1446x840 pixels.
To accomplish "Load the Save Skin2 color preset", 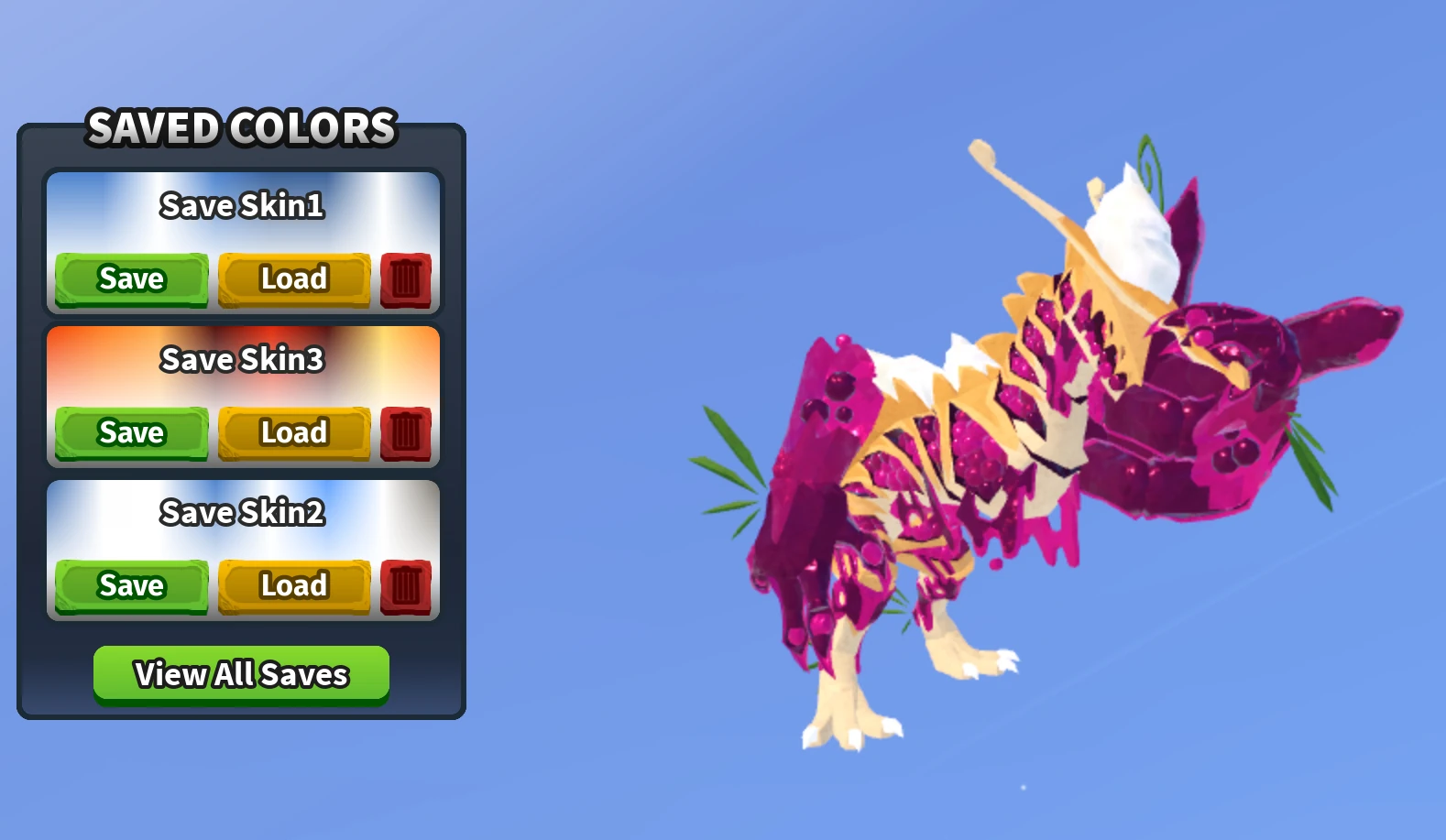I will [x=292, y=585].
